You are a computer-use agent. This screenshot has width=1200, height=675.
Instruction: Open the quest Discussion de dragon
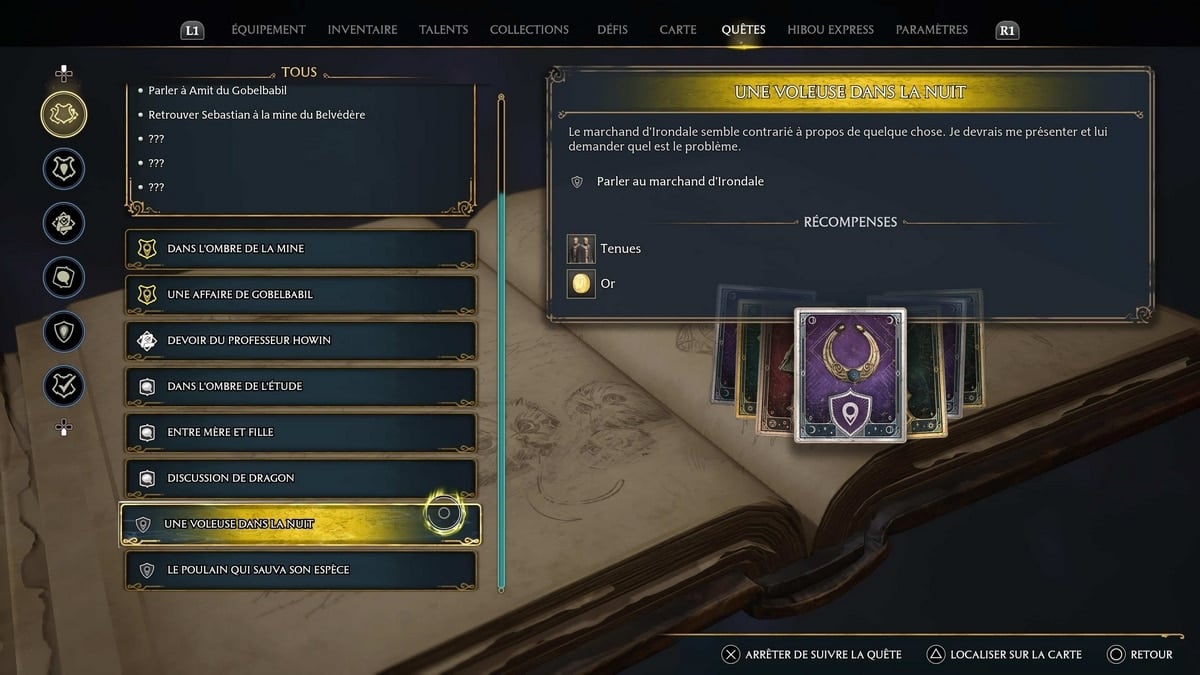[300, 479]
